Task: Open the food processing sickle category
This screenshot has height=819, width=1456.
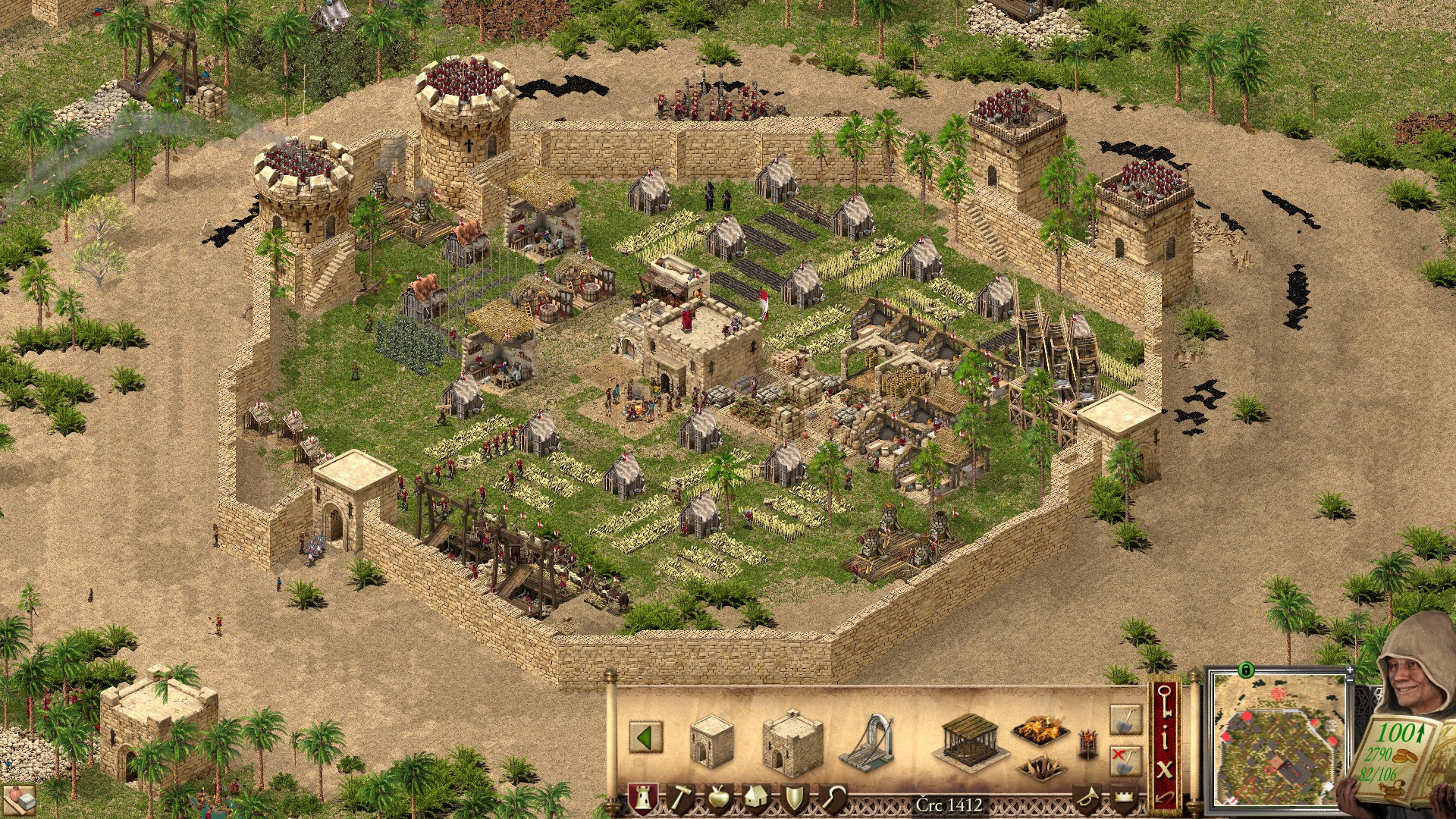Action: click(x=833, y=799)
